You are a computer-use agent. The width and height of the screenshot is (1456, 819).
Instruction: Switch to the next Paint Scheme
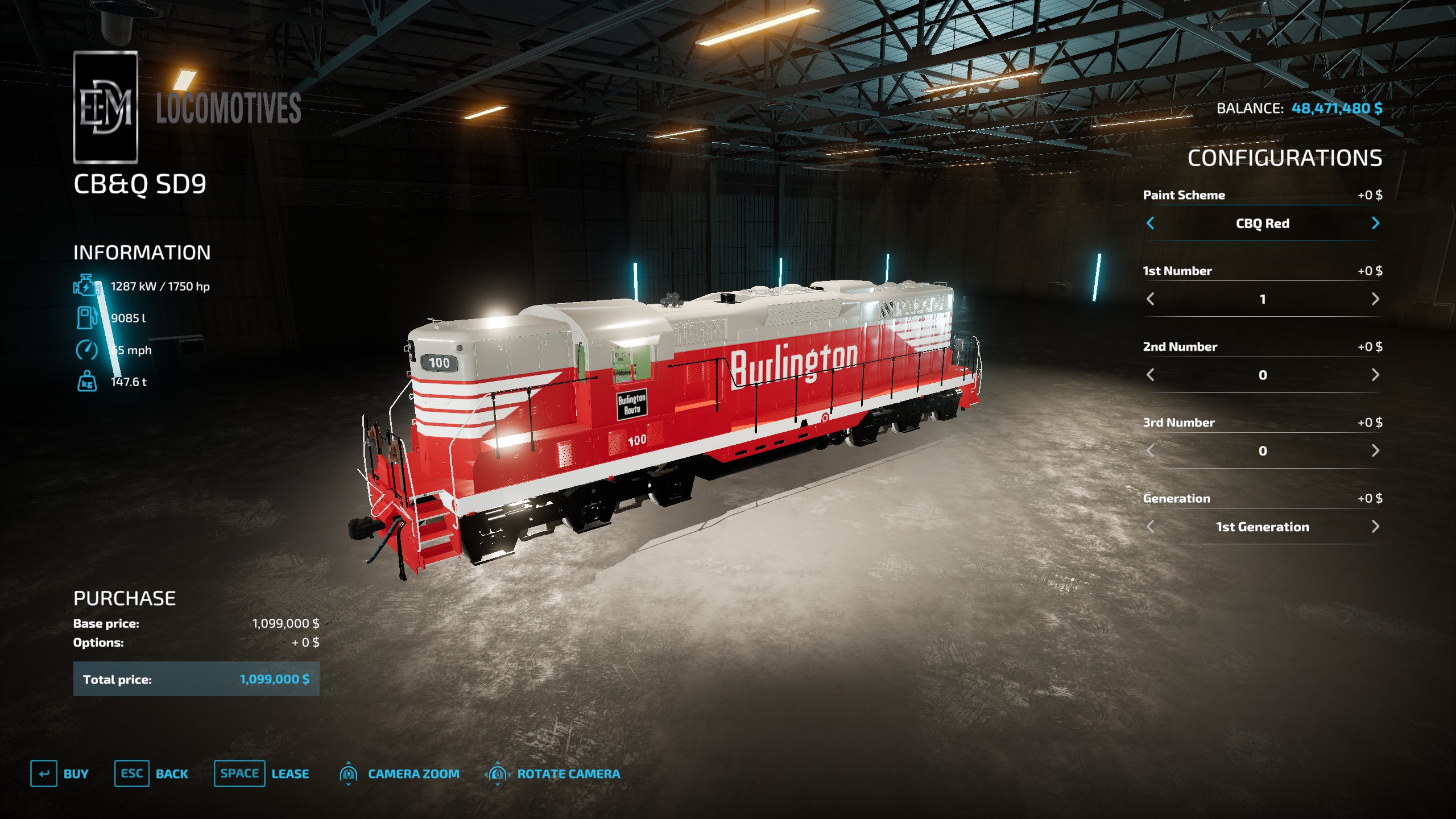(x=1375, y=224)
